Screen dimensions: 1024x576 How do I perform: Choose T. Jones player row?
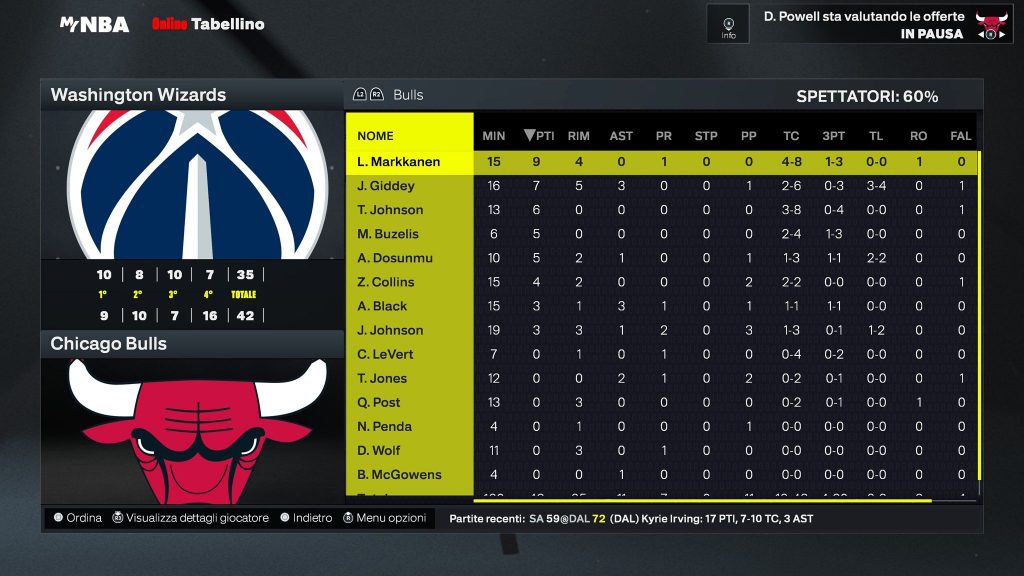pos(382,378)
